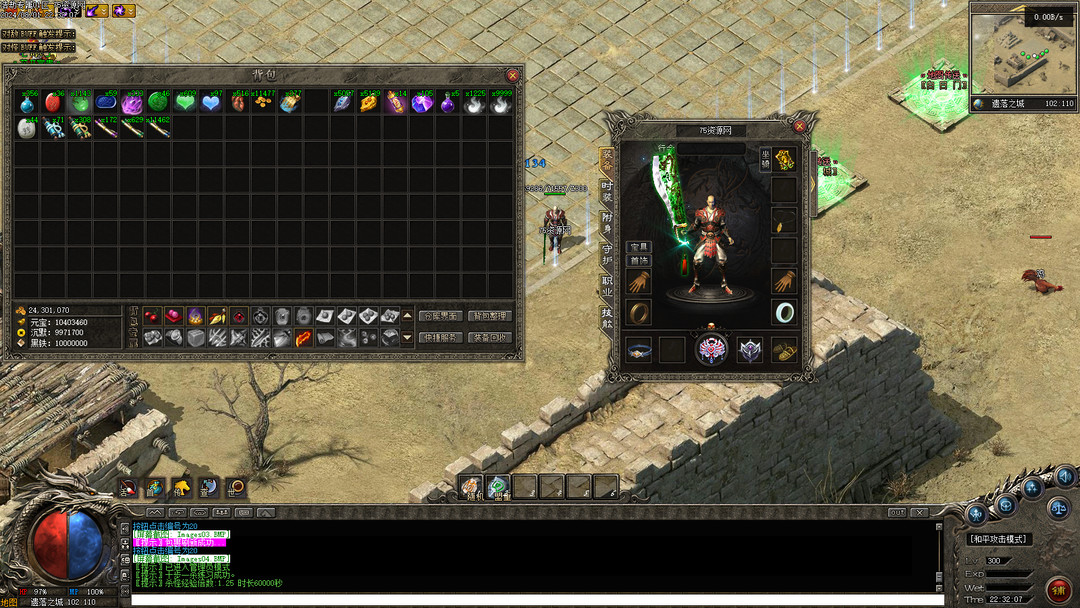Switch to the 时装 costume tab
Screen dimensions: 1080x608
[x=607, y=188]
